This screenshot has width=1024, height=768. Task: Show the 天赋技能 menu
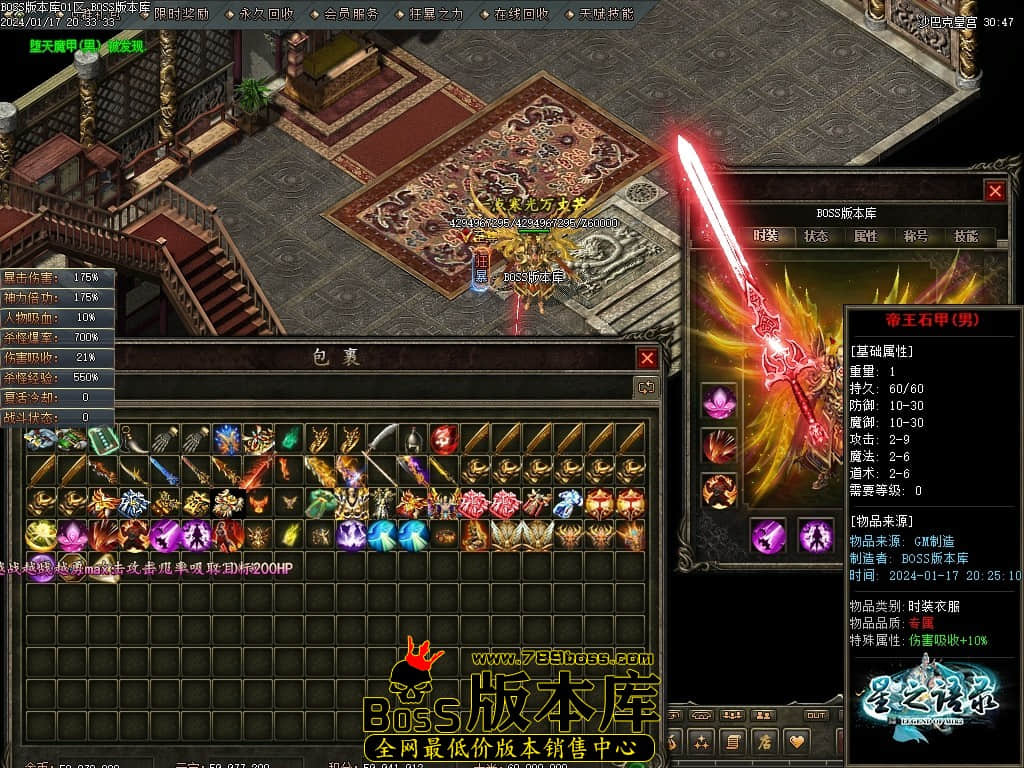(x=606, y=14)
